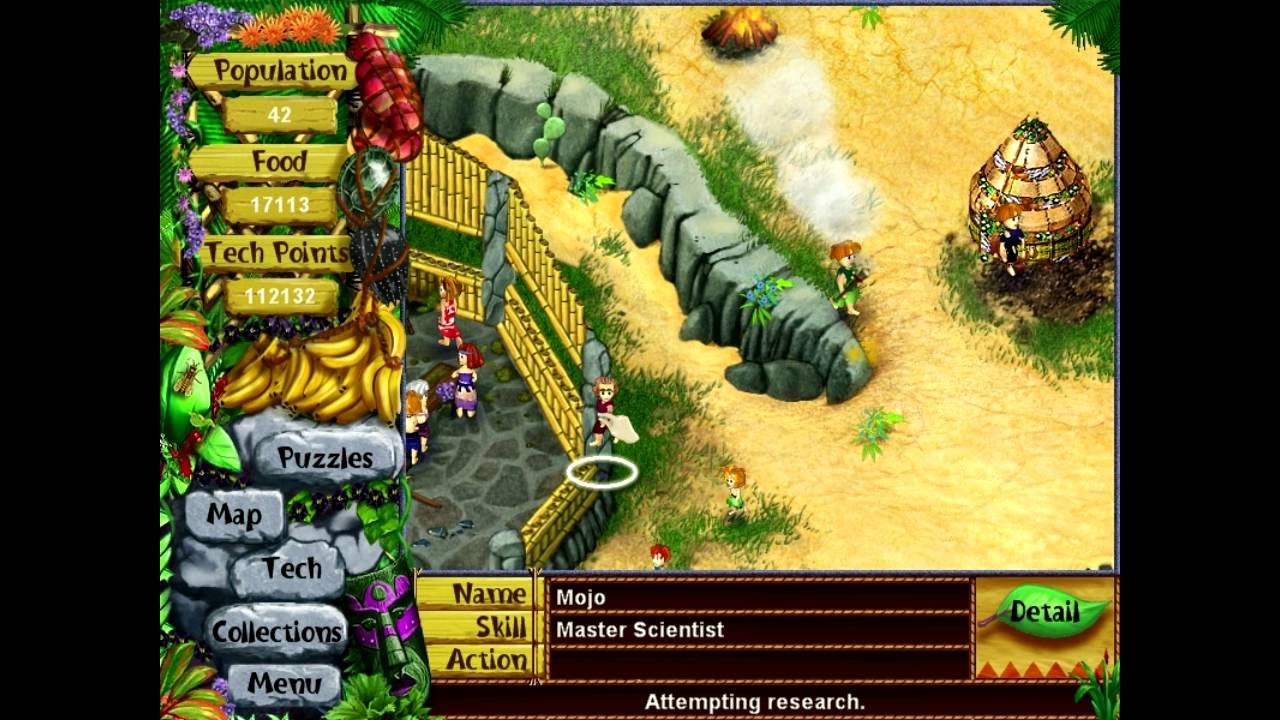1280x720 pixels.
Task: Open the Tech screen
Action: pyautogui.click(x=294, y=568)
